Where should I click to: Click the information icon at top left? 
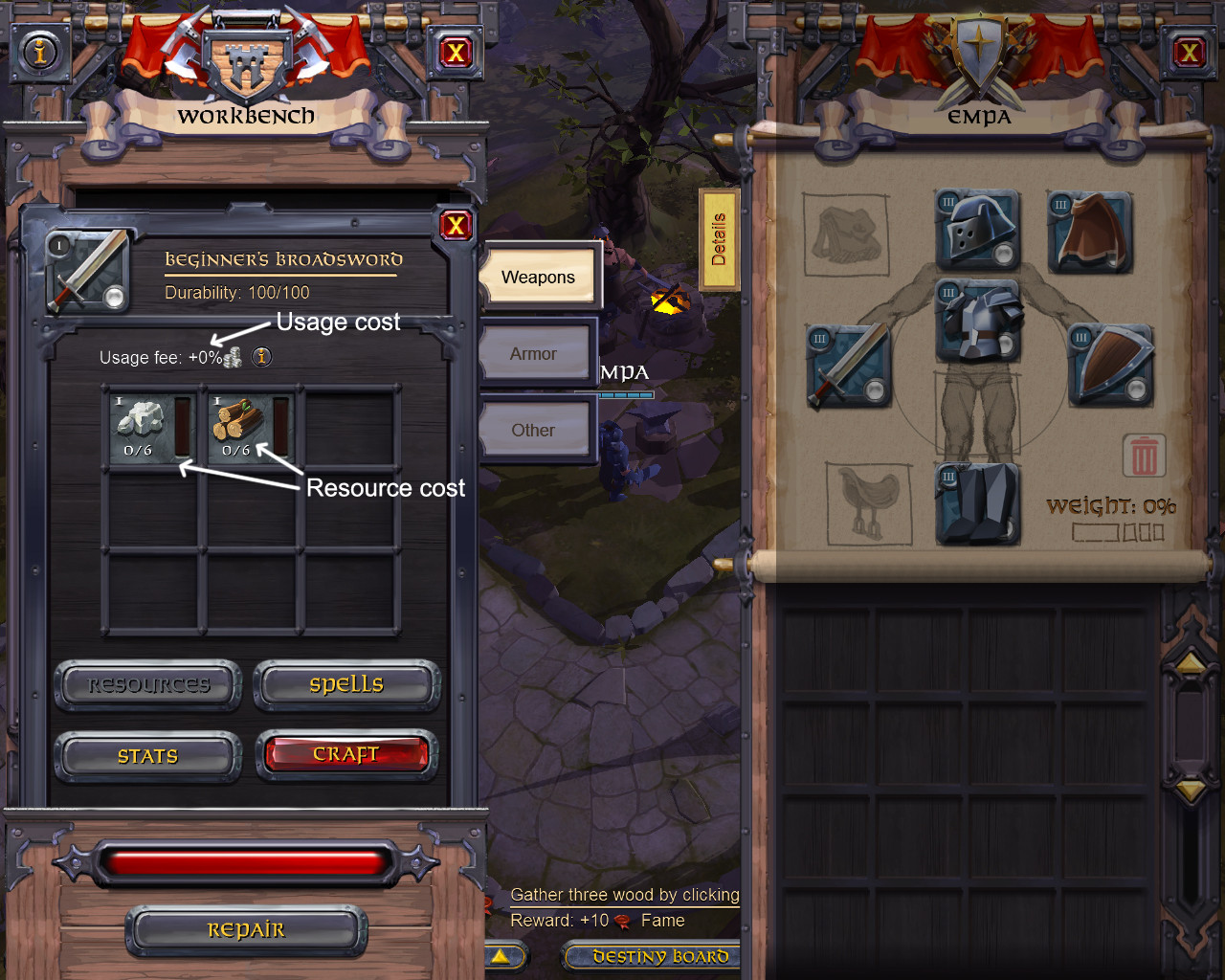click(38, 53)
